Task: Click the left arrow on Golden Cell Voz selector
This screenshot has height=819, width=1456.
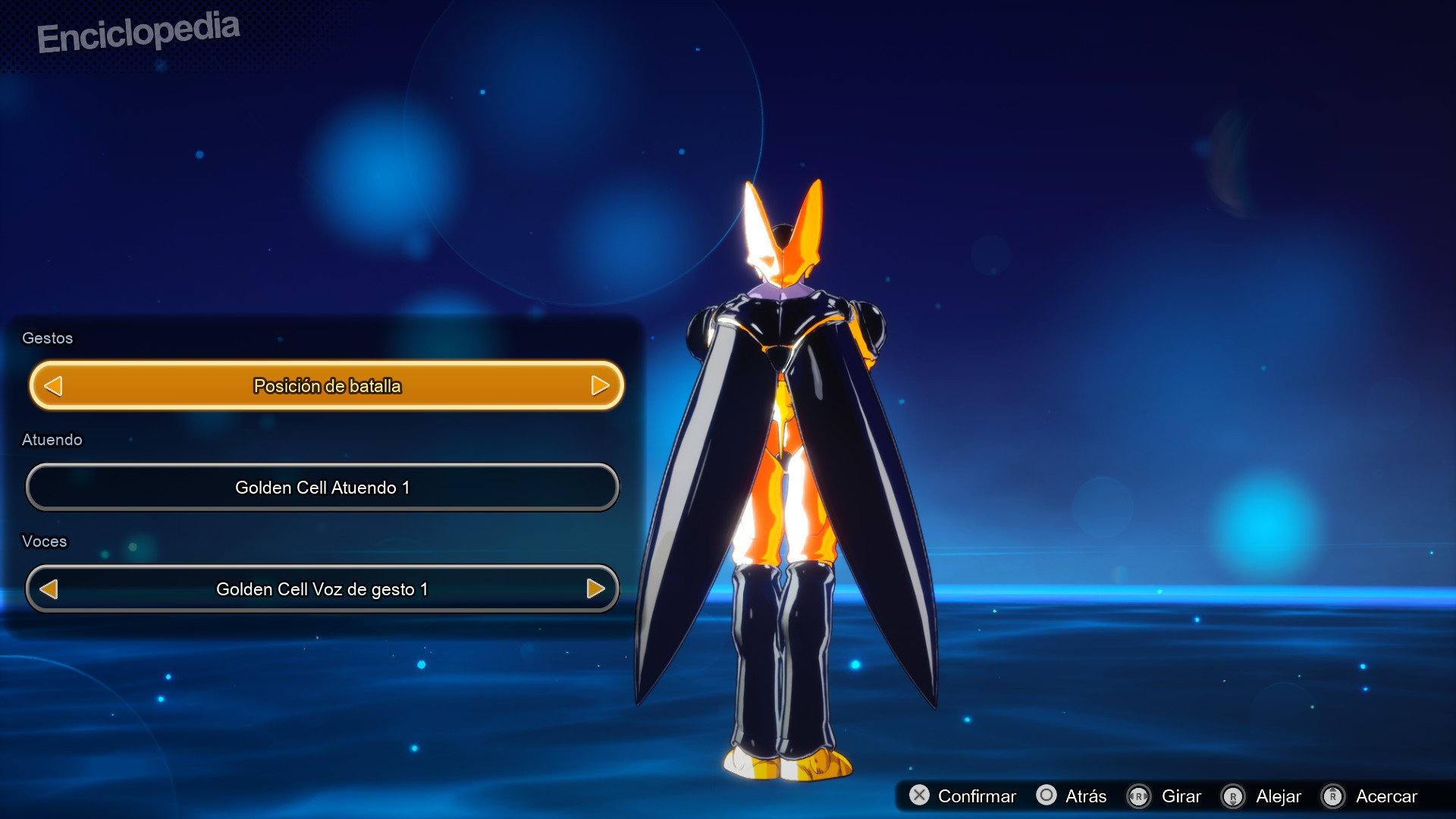Action: 49,588
